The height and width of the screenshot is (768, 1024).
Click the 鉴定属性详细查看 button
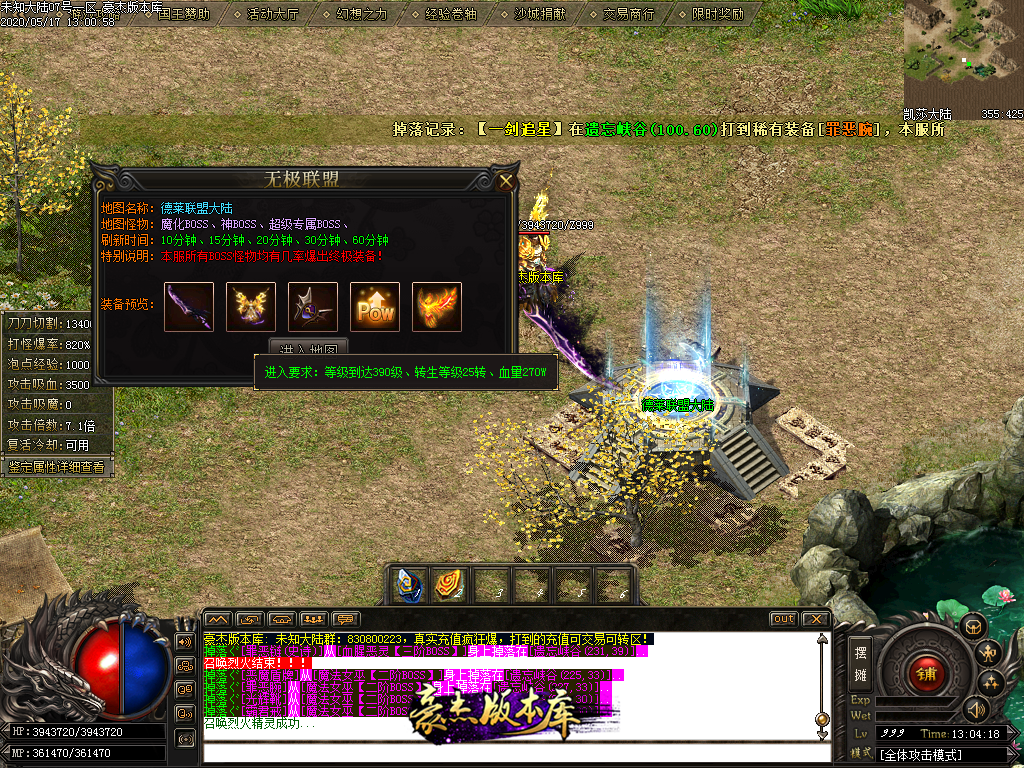[56, 466]
